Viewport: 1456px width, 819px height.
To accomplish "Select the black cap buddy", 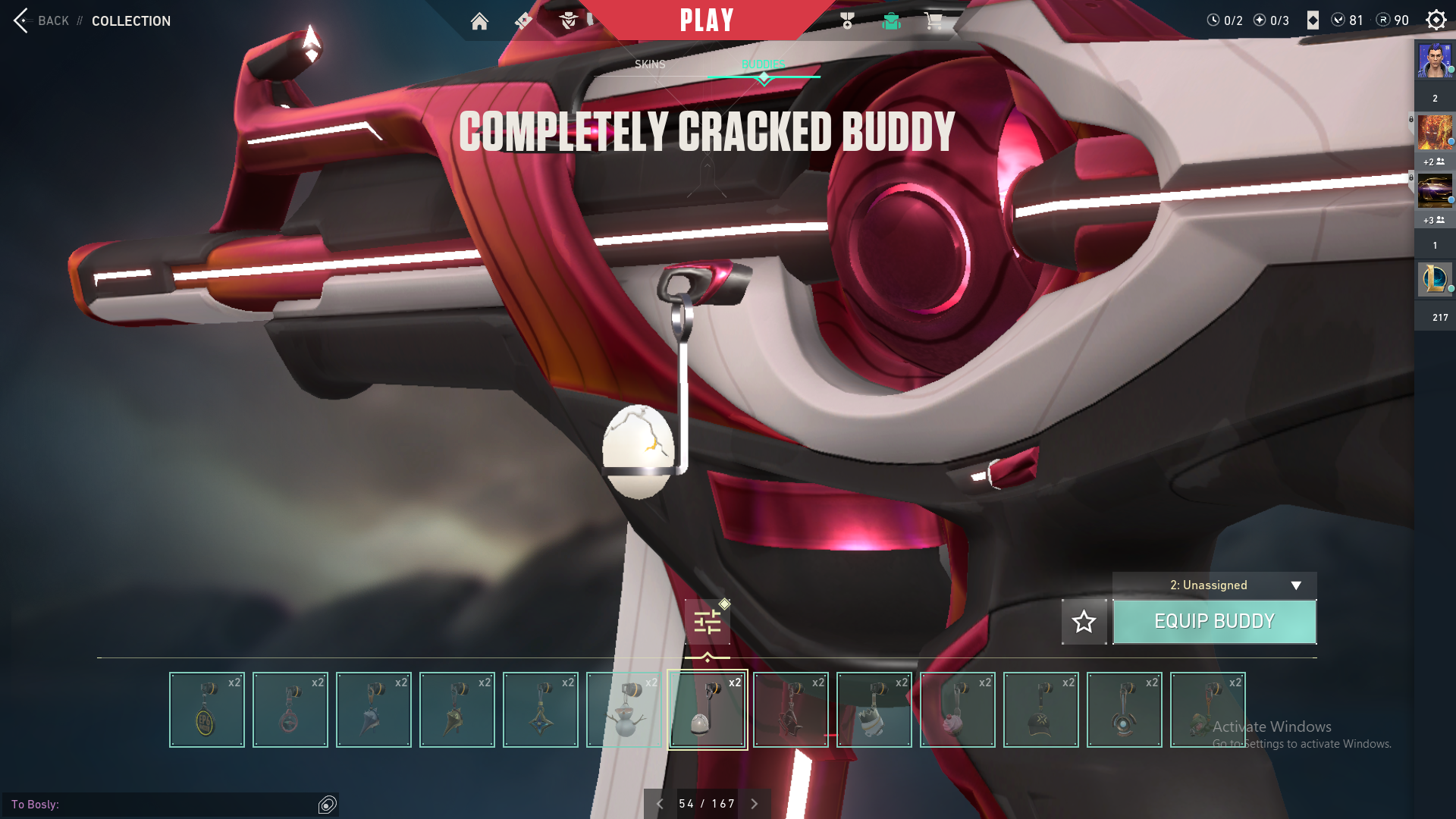I will (1041, 710).
